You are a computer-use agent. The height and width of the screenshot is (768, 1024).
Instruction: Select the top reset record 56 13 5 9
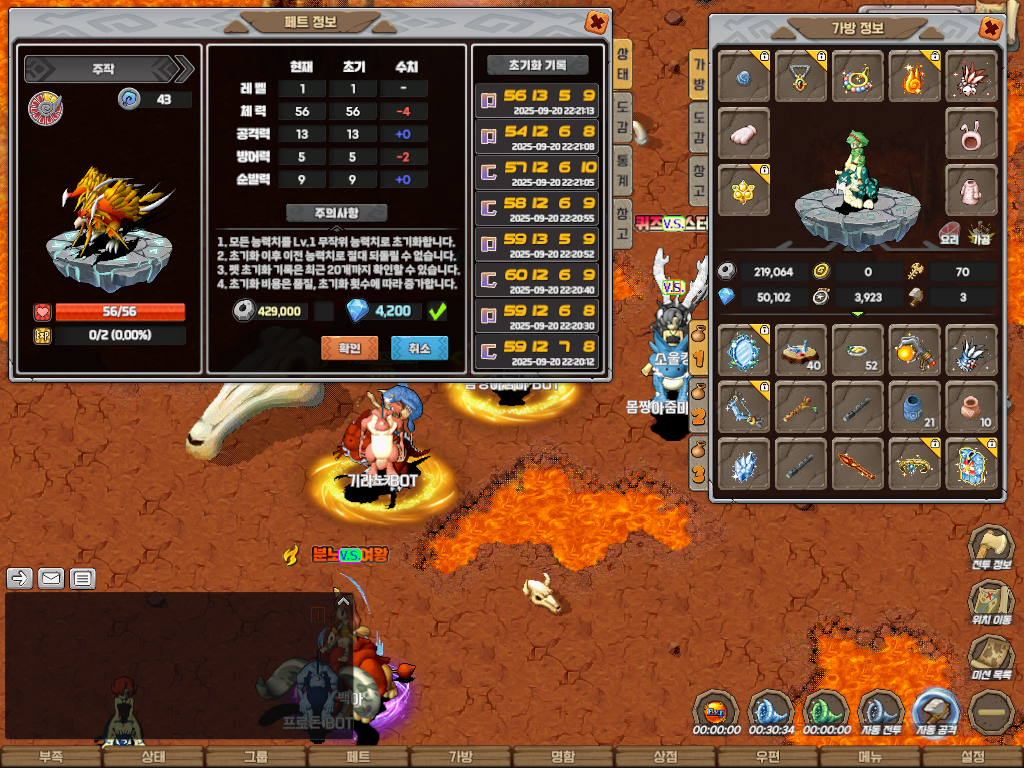pos(539,101)
